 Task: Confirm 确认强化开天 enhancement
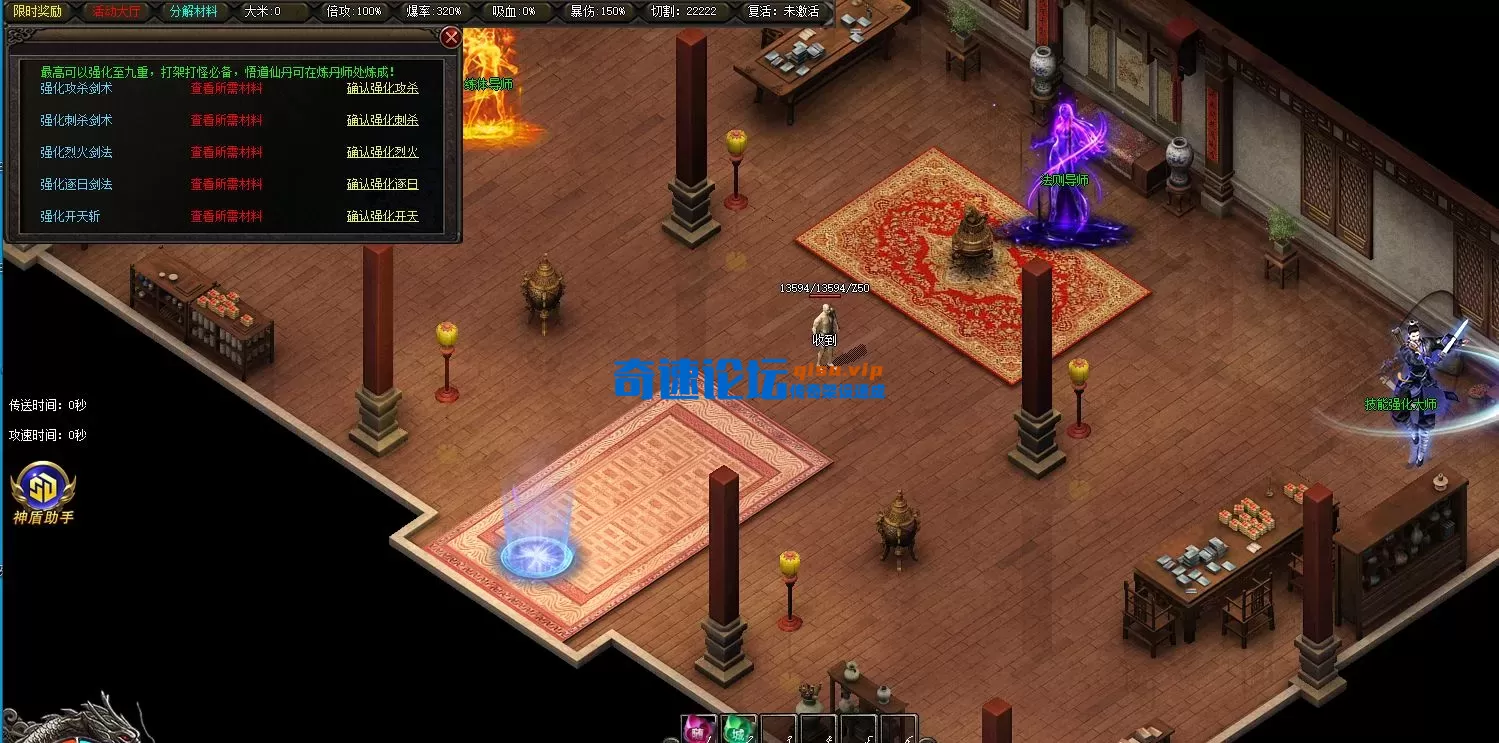click(382, 216)
